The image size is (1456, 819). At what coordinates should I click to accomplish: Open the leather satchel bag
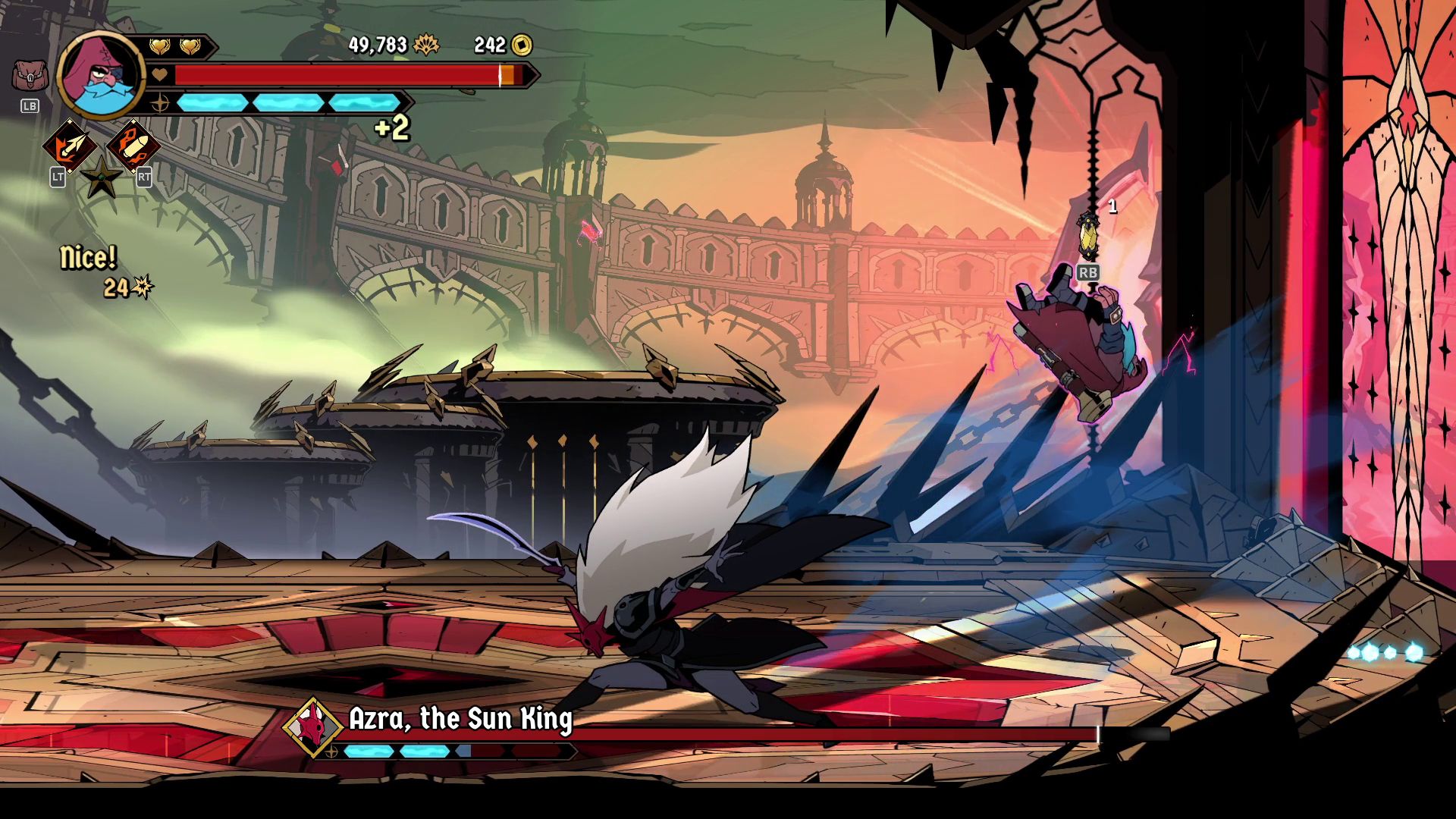tap(30, 76)
